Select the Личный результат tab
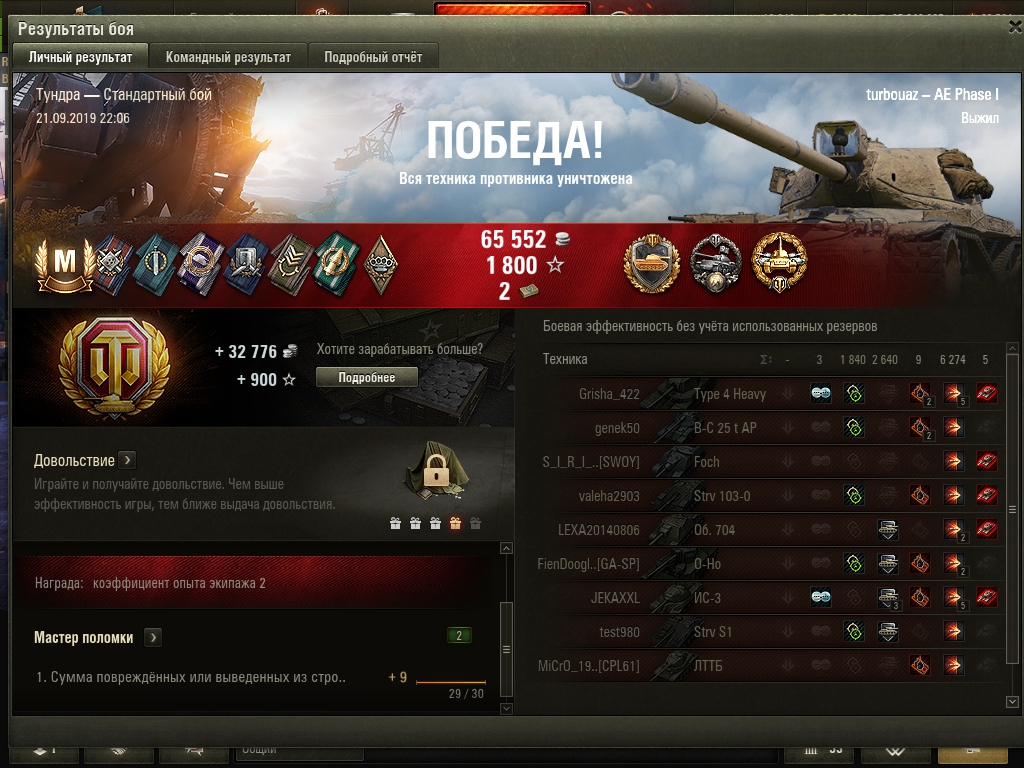1024x768 pixels. click(x=80, y=57)
